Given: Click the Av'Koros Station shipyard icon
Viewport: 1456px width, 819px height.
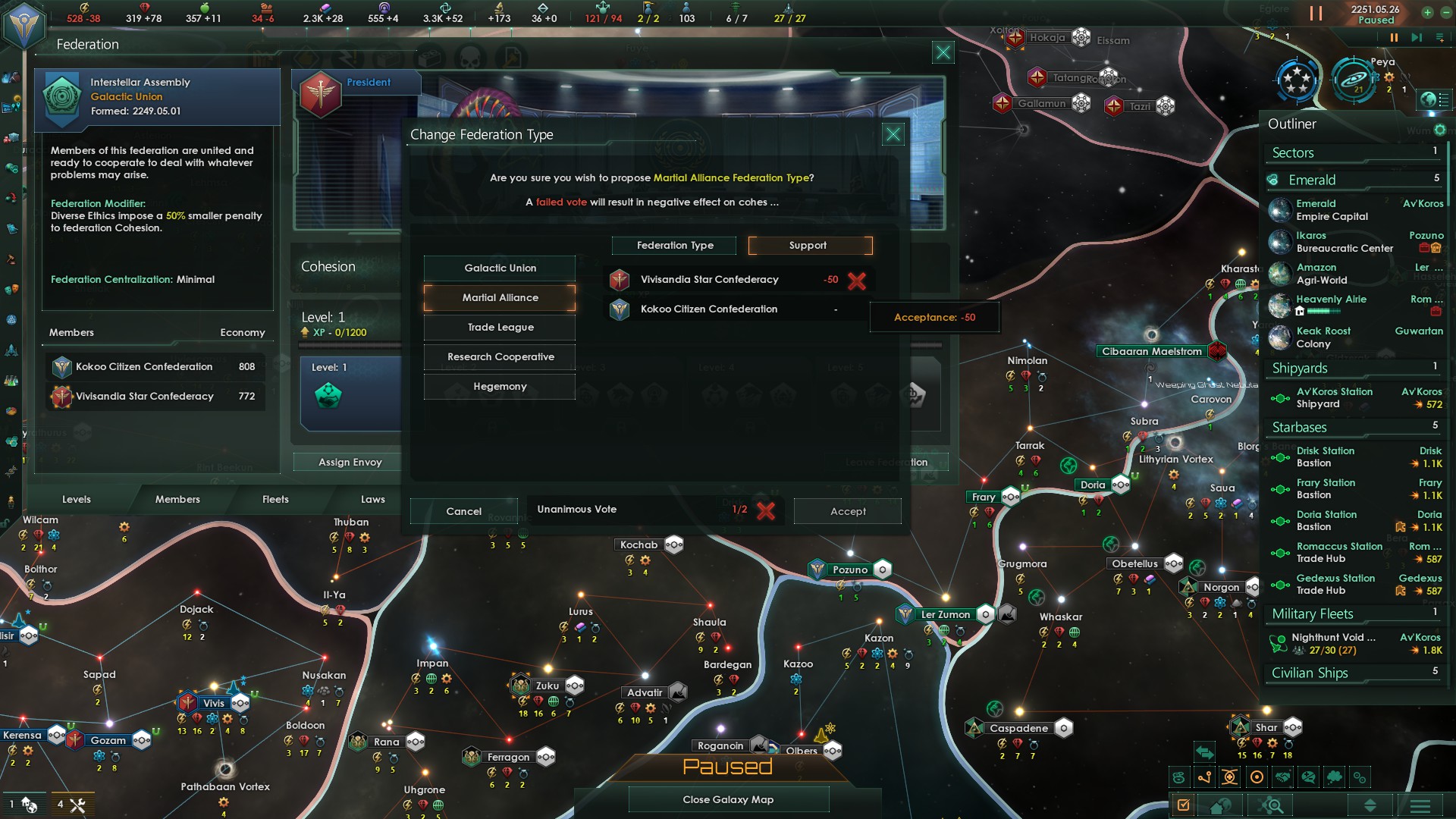Looking at the screenshot, I should [1281, 397].
